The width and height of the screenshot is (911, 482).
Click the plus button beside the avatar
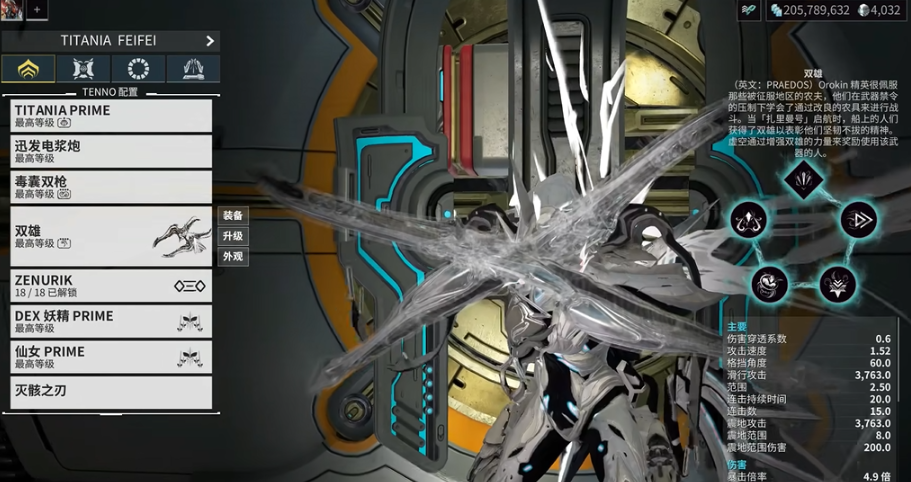point(37,9)
